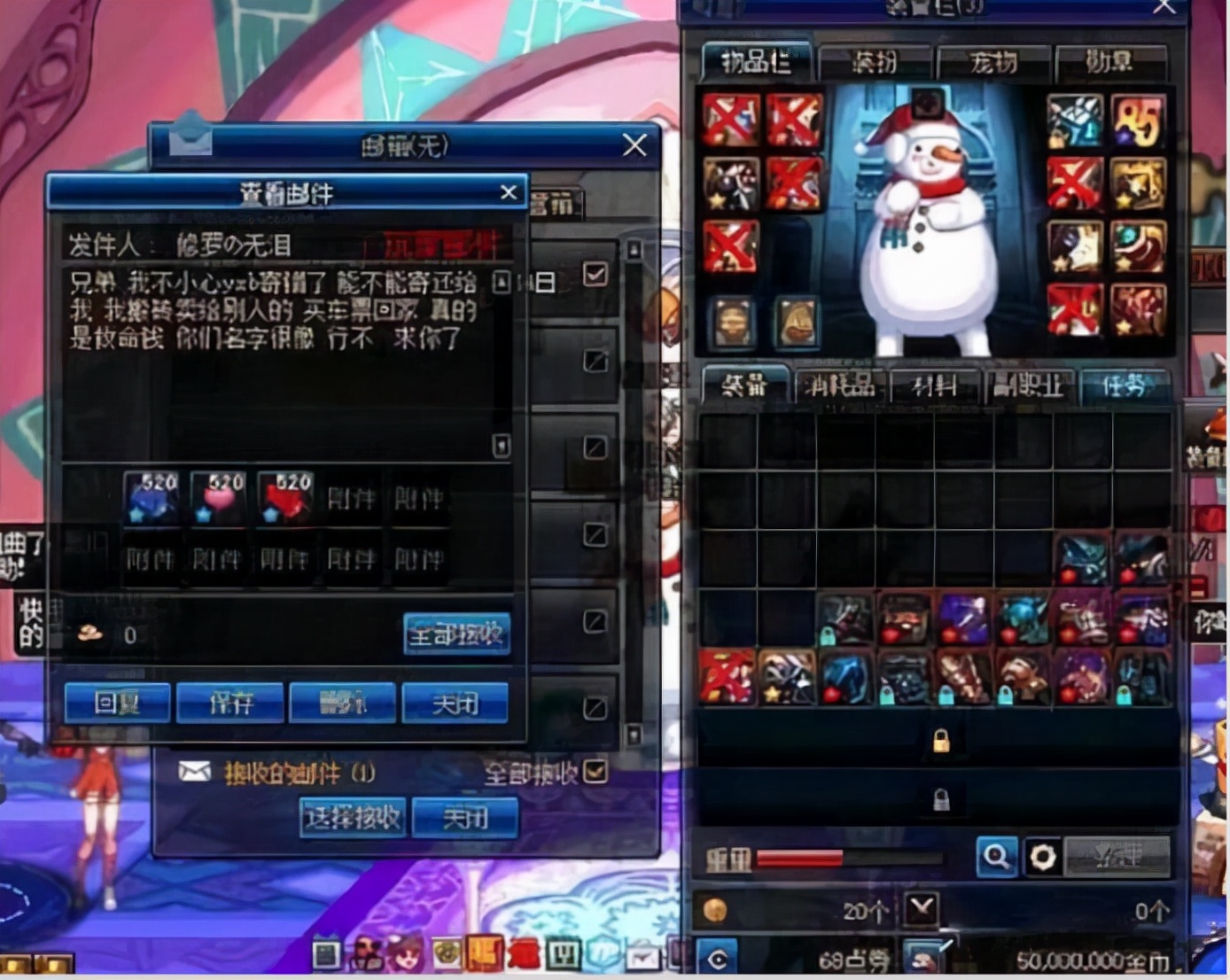
Task: Click the magnifier search button in inventory
Action: tap(997, 857)
